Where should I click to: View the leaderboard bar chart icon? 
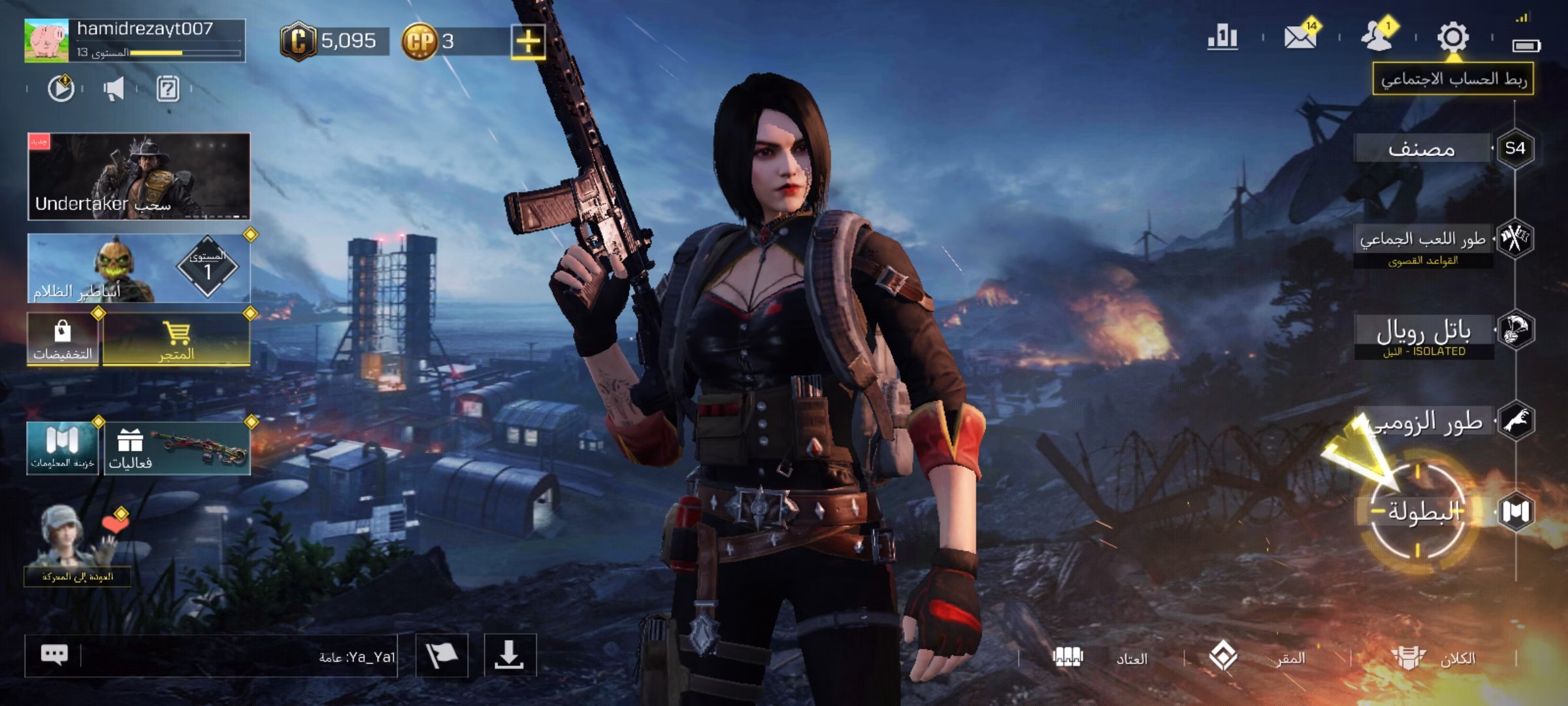(x=1222, y=37)
